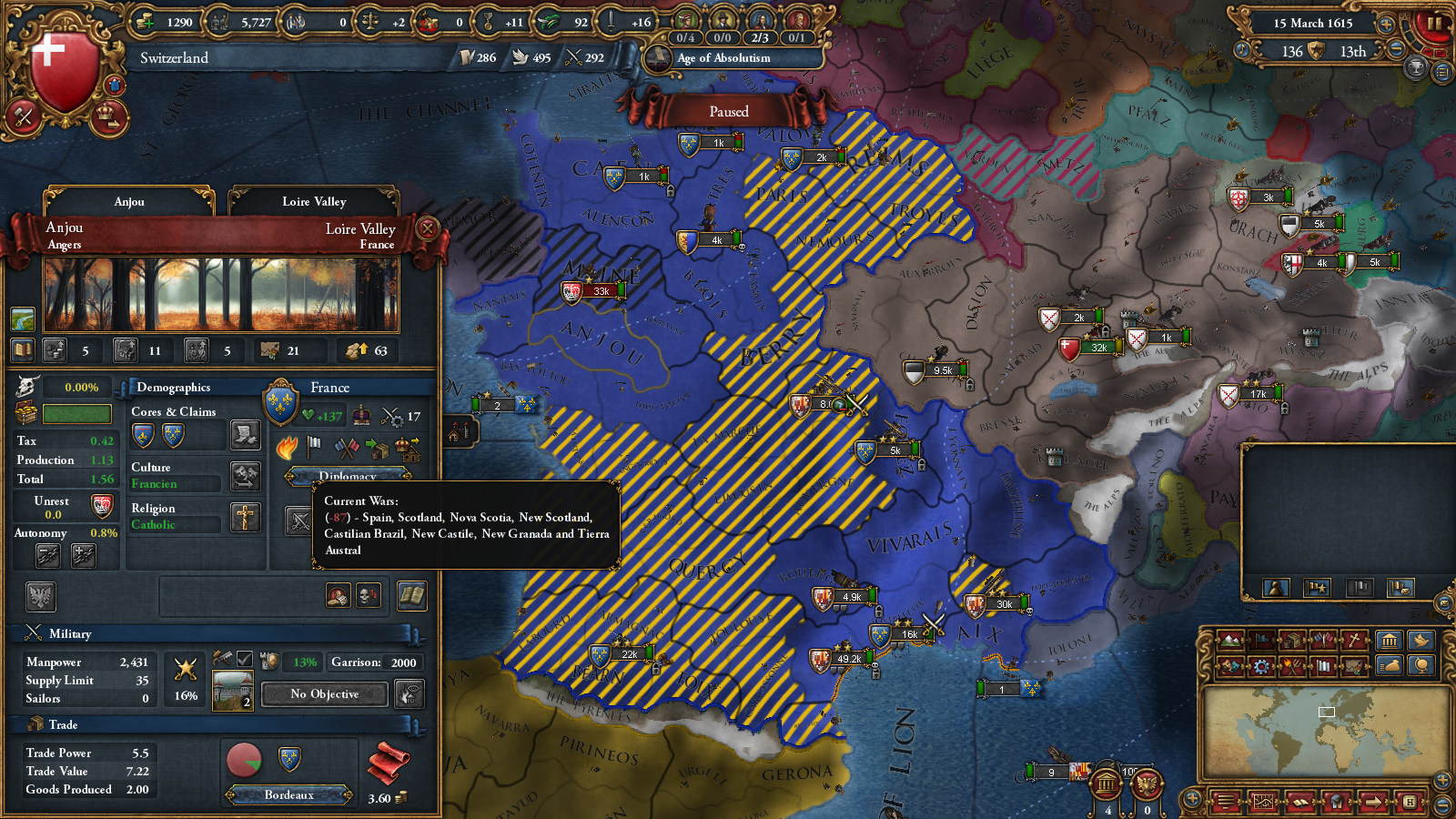Viewport: 1456px width, 819px height.
Task: Cycle the Diplomacy category with its side arrow
Action: pos(407,476)
